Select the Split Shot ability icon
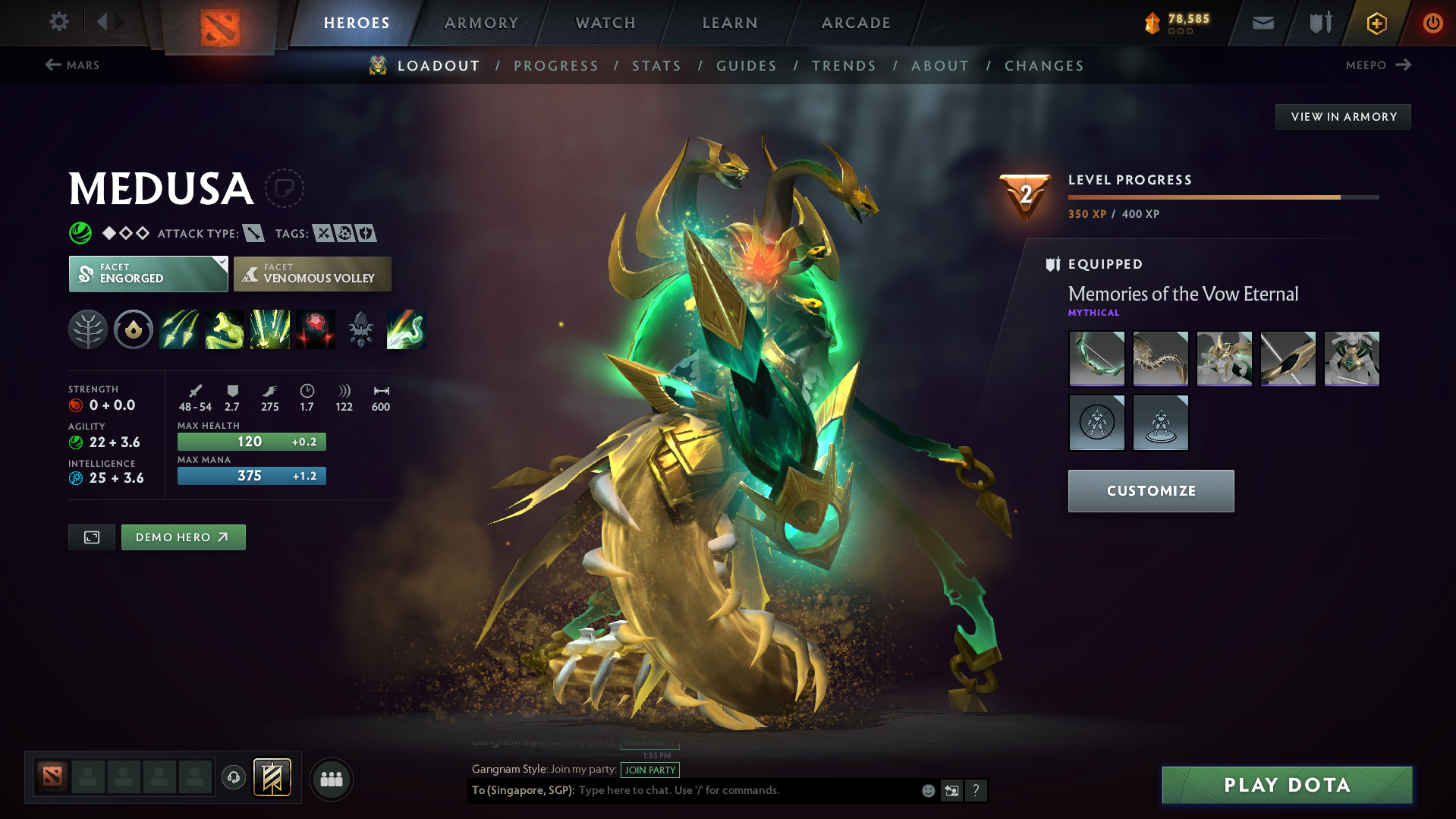 click(x=179, y=329)
